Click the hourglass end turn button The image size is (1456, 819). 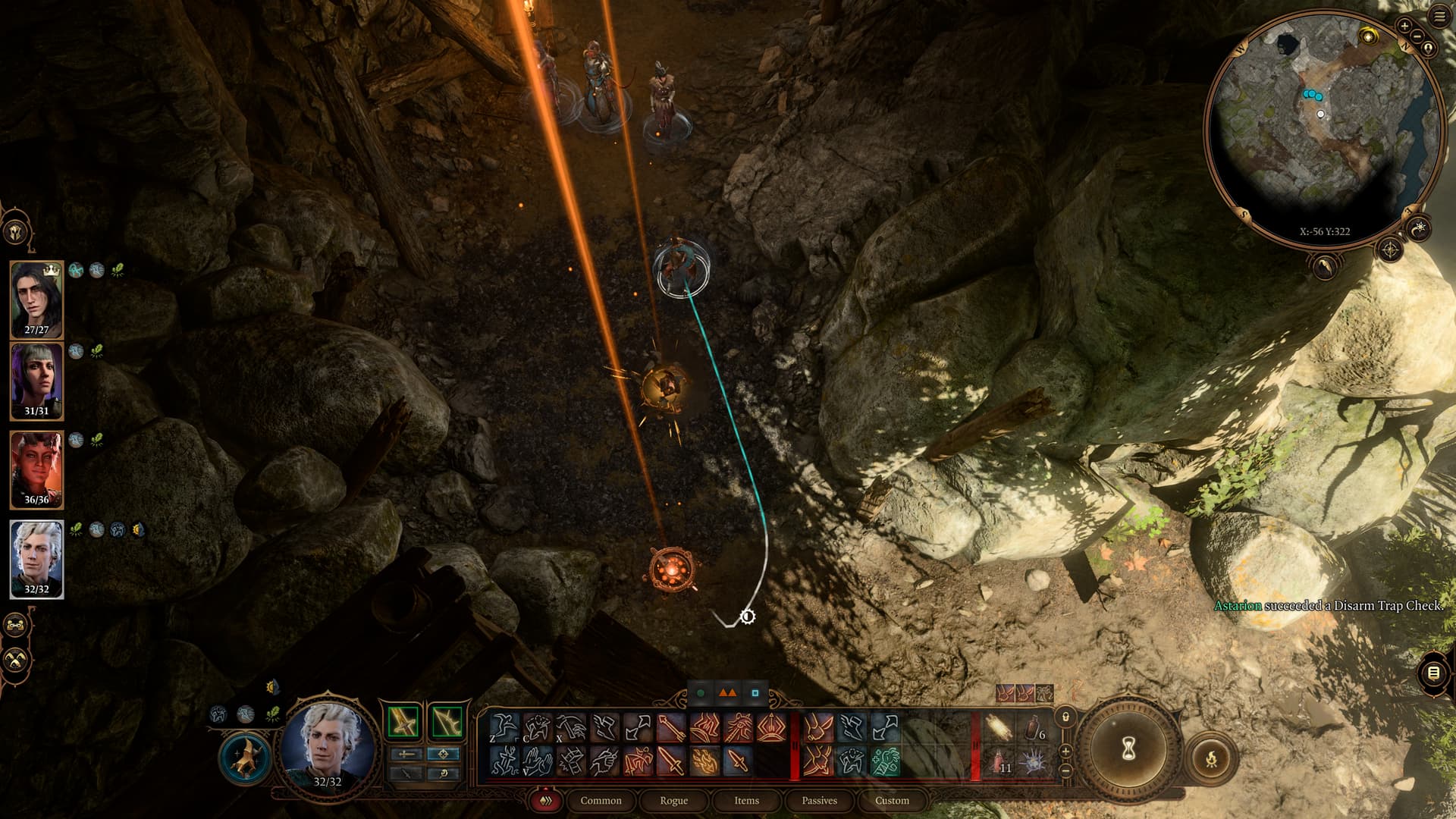(1128, 749)
